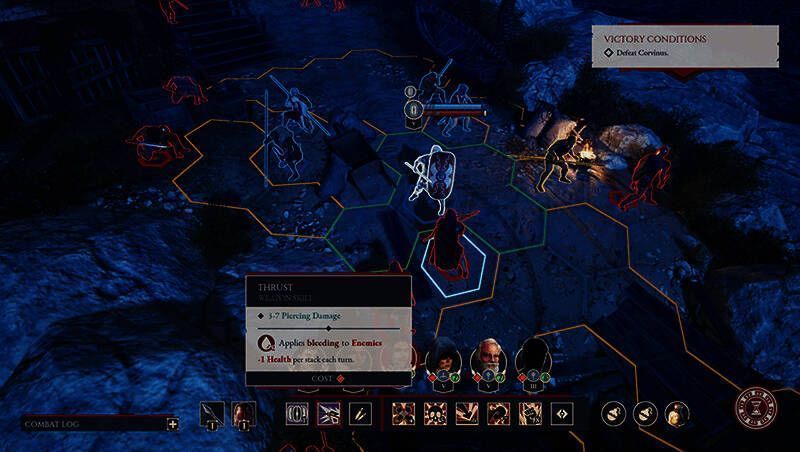Open the arrows-pointing-outward action button
The width and height of the screenshot is (800, 452).
[562, 413]
